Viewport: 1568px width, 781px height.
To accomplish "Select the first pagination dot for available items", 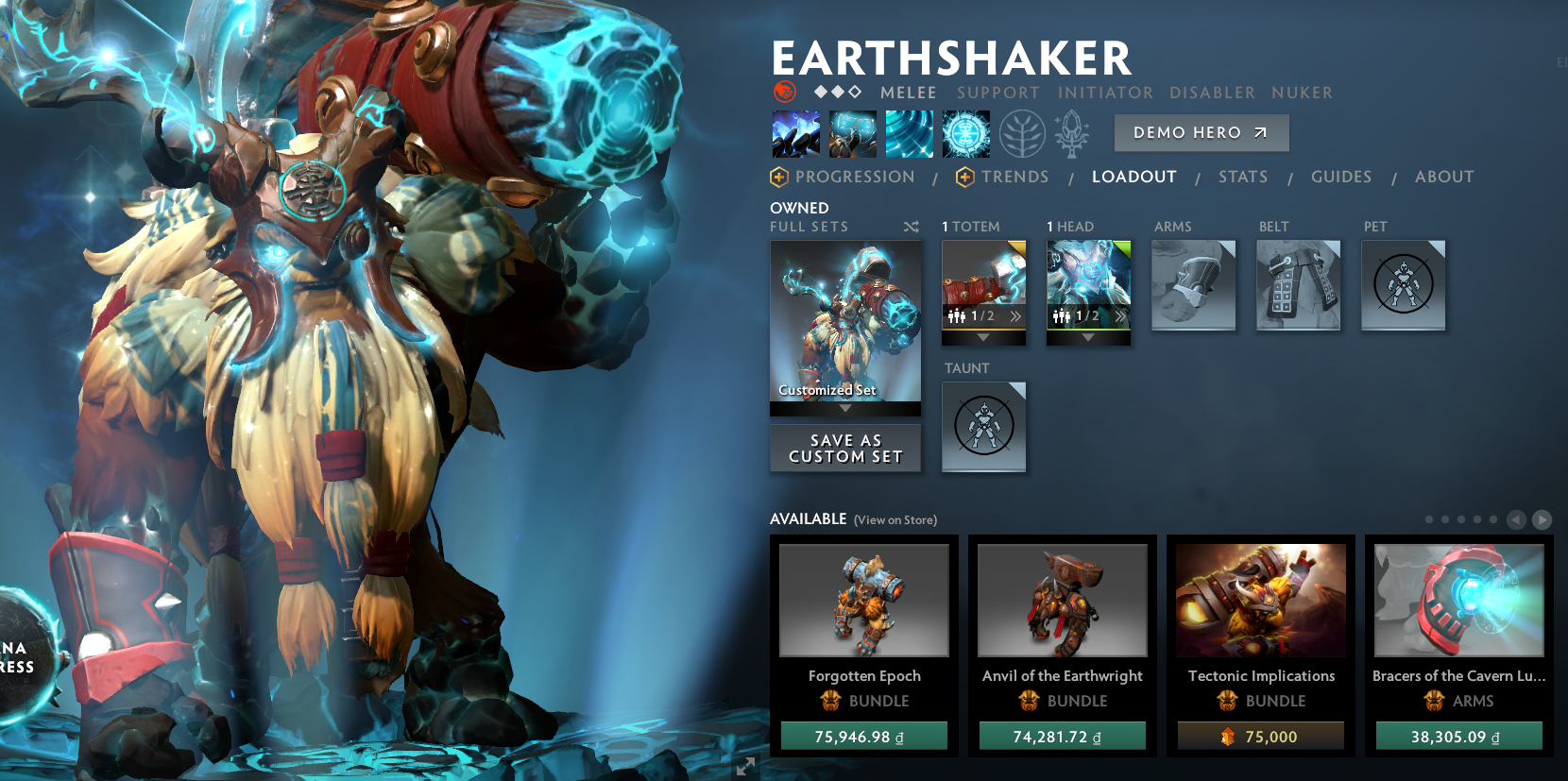I will [1429, 518].
